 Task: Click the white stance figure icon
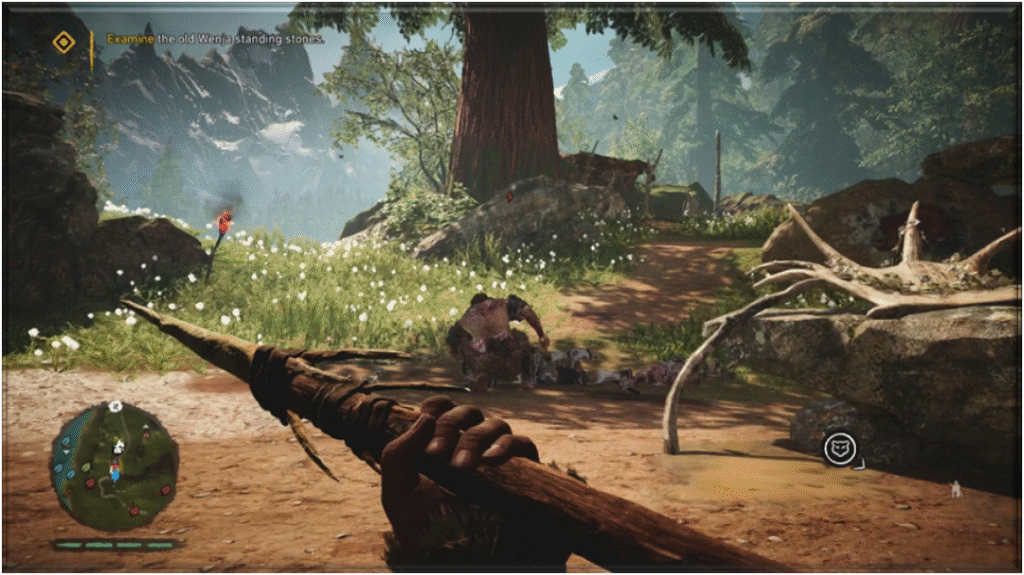click(x=955, y=489)
